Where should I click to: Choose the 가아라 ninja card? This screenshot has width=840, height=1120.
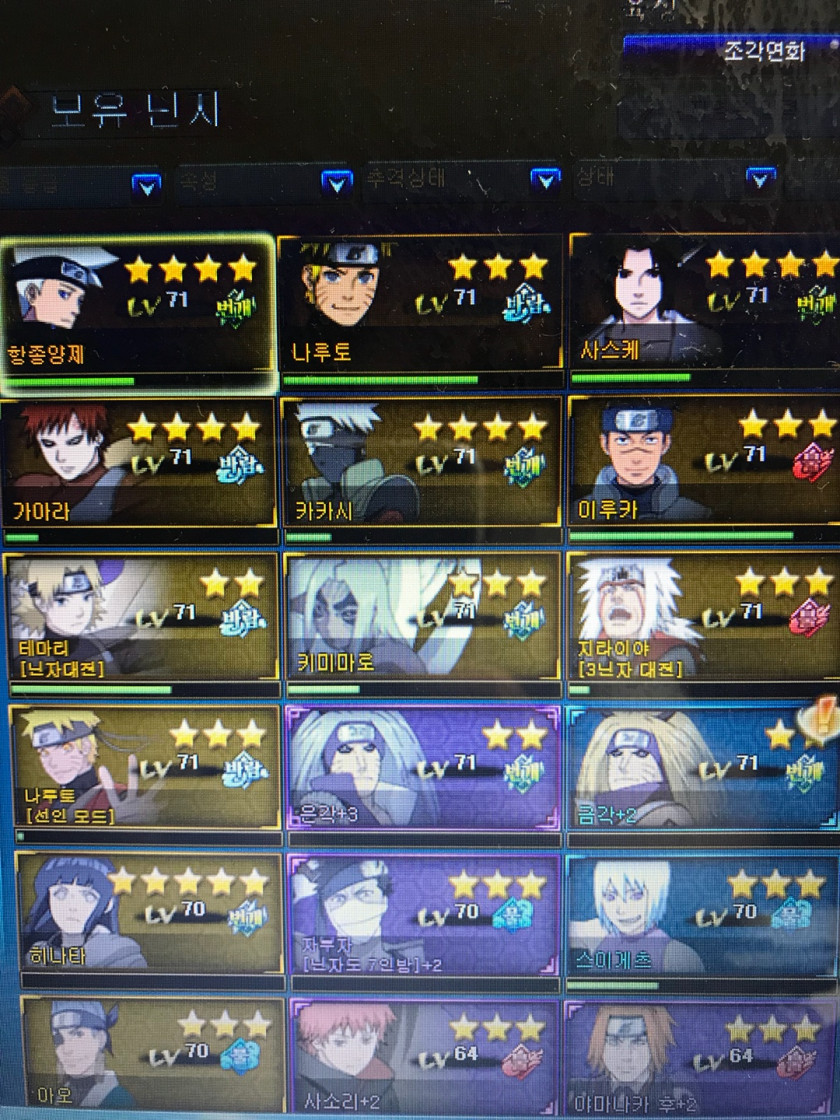coord(138,463)
